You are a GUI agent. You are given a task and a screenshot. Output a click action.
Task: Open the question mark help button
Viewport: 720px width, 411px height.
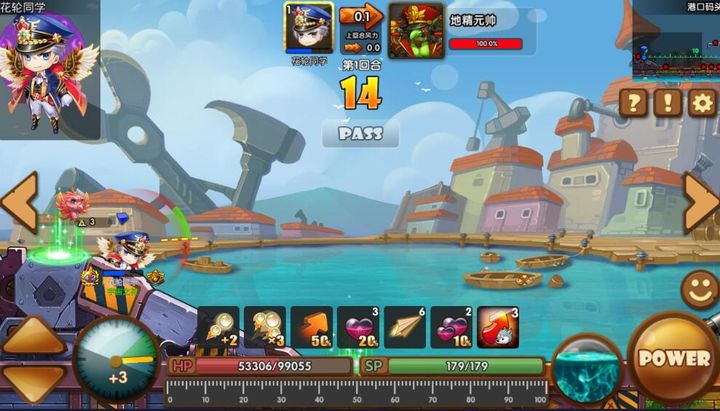(633, 102)
